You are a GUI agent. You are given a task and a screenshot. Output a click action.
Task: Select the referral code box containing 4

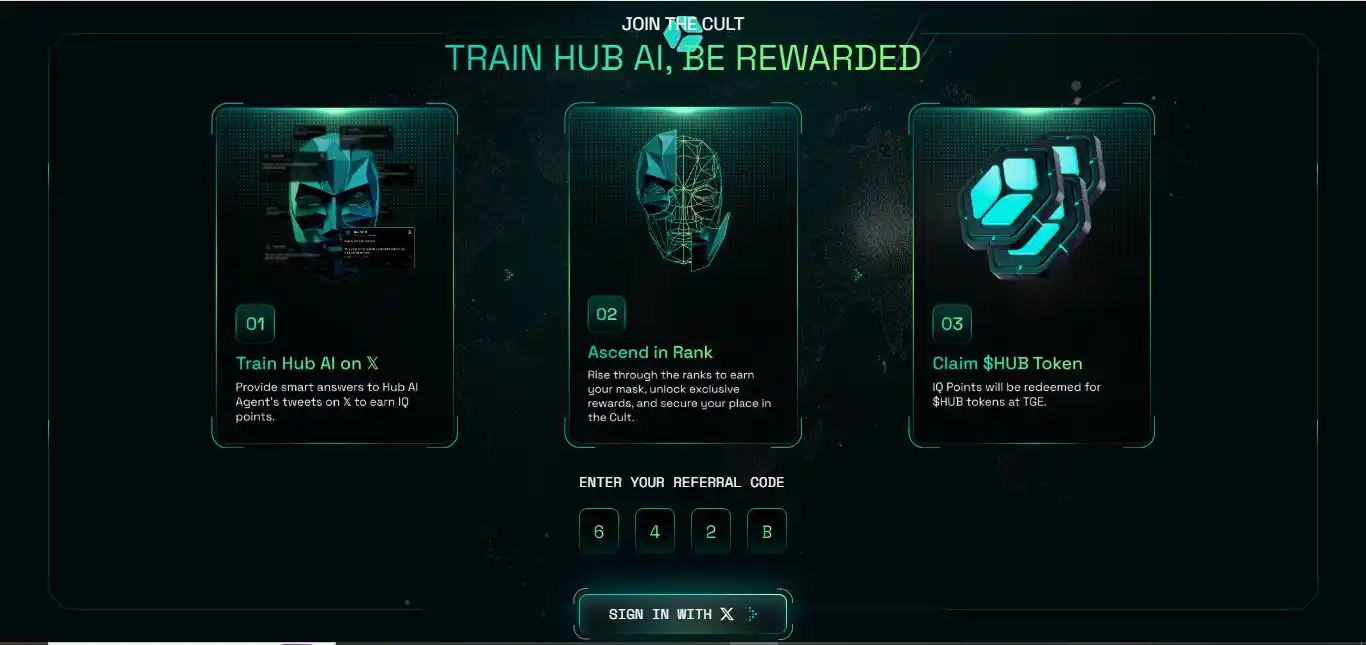click(655, 531)
